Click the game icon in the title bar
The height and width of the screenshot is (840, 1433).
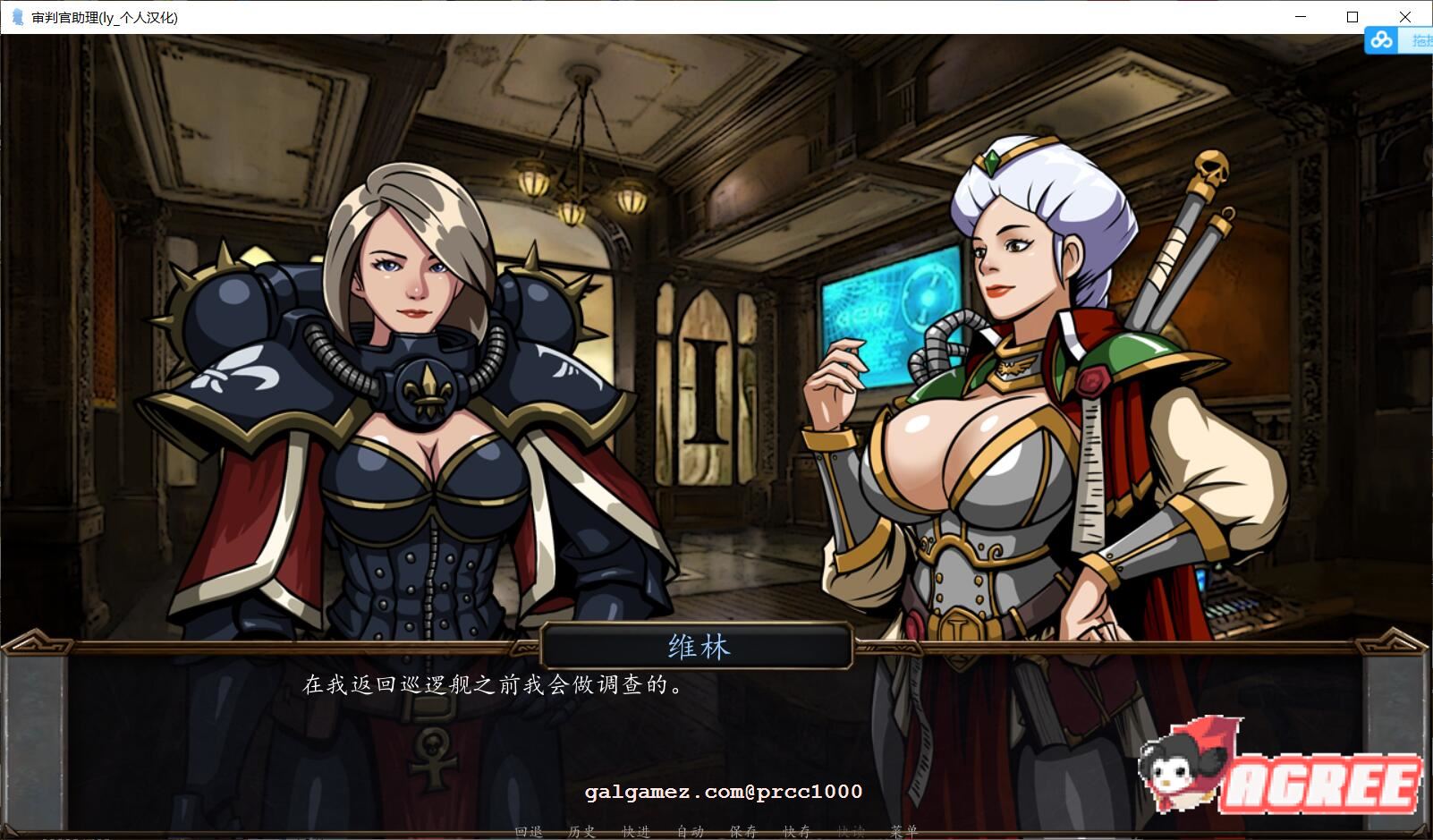[x=17, y=16]
